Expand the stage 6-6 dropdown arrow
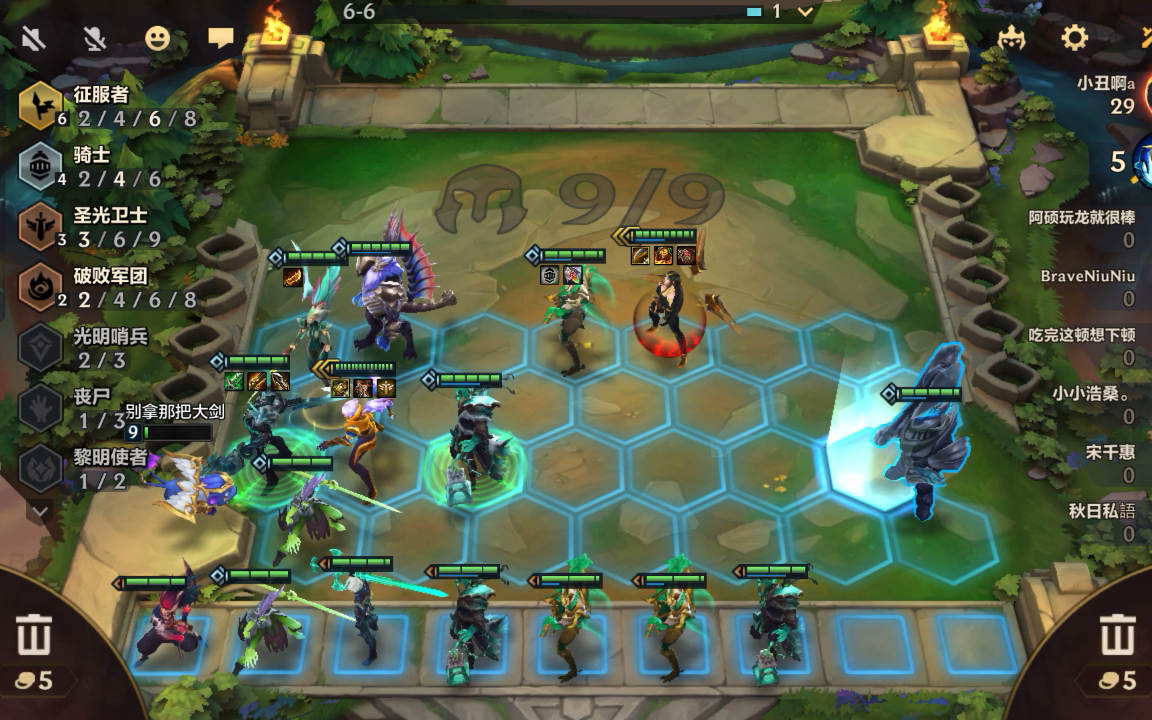1152x720 pixels. [805, 12]
